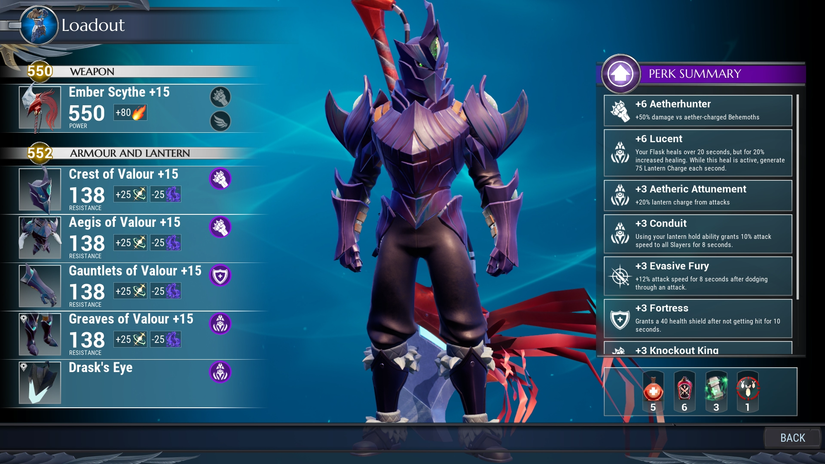The width and height of the screenshot is (825, 464).
Task: Click the Drask's Eye lantern cell icon
Action: [220, 372]
